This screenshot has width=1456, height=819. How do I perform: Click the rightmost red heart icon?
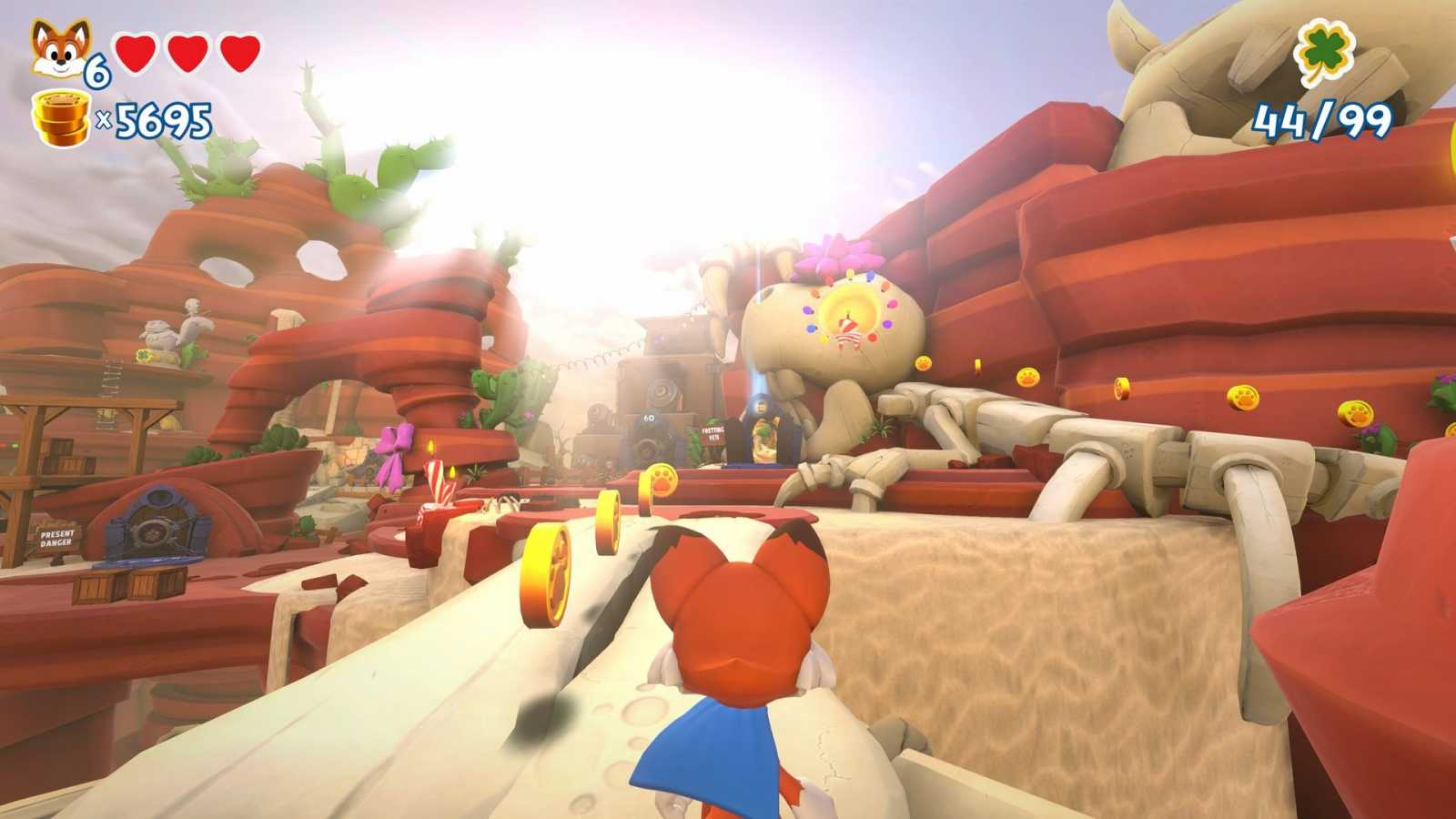click(x=238, y=50)
